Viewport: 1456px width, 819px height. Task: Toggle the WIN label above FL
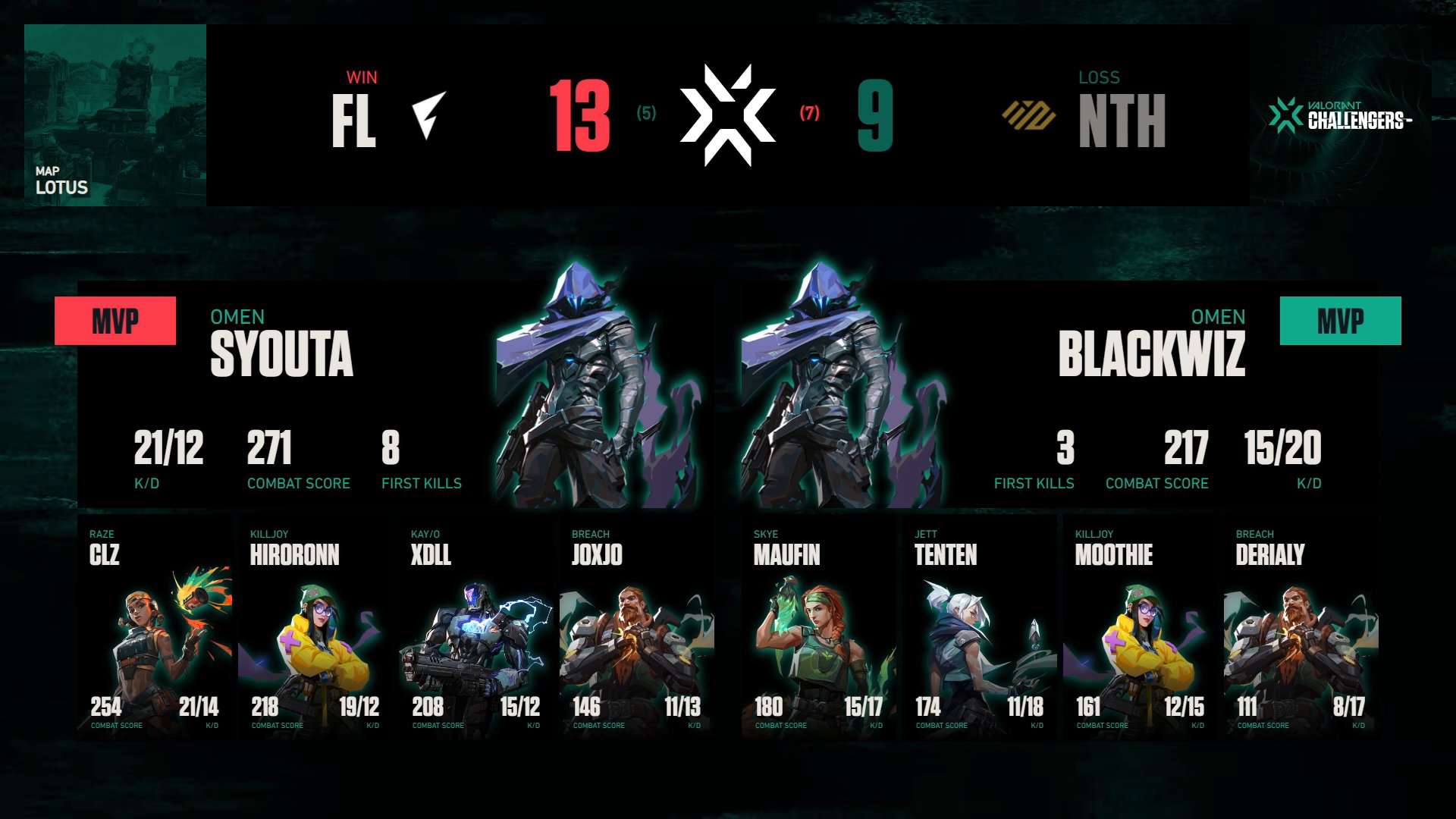[362, 76]
